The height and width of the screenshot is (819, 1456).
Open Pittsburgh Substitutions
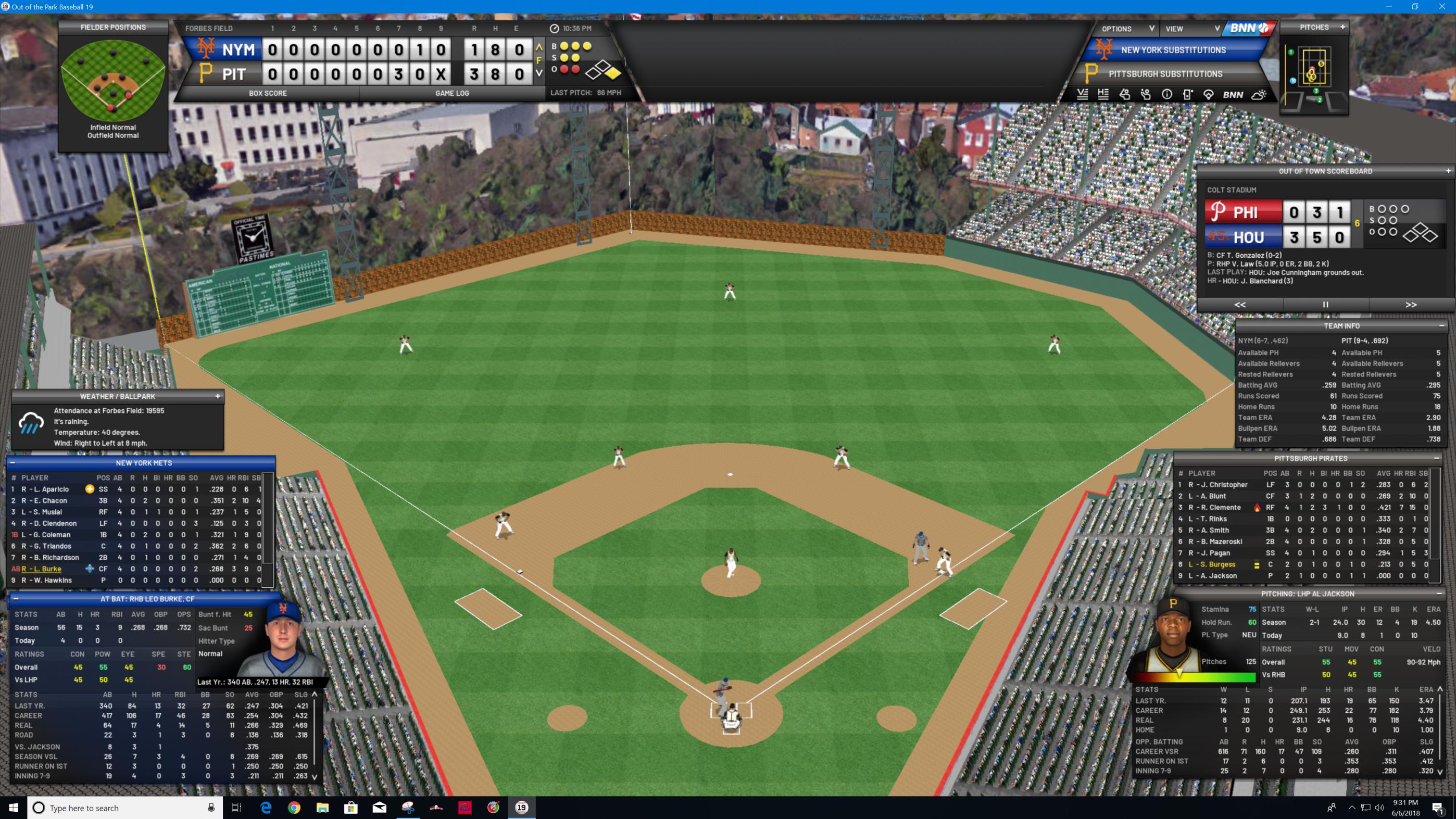pos(1165,74)
